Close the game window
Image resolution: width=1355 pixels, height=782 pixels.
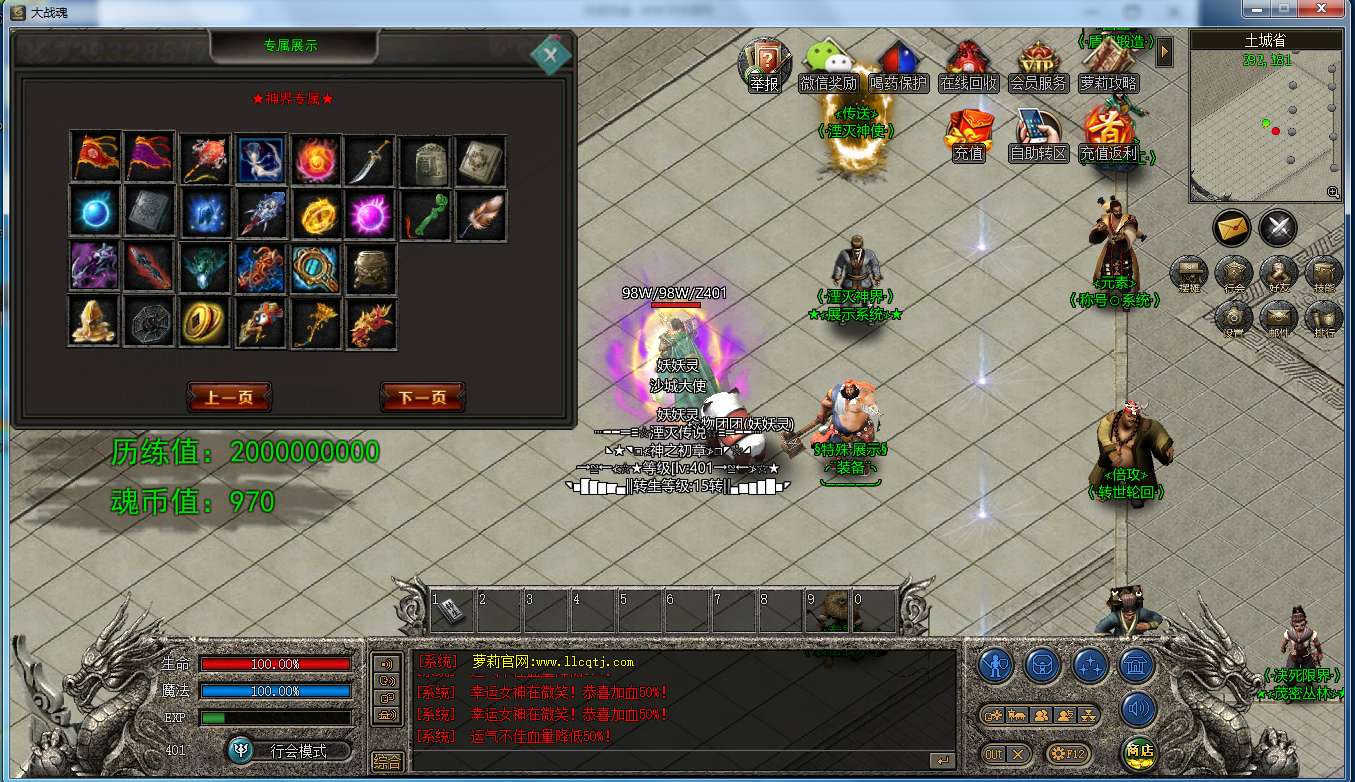click(x=1326, y=9)
